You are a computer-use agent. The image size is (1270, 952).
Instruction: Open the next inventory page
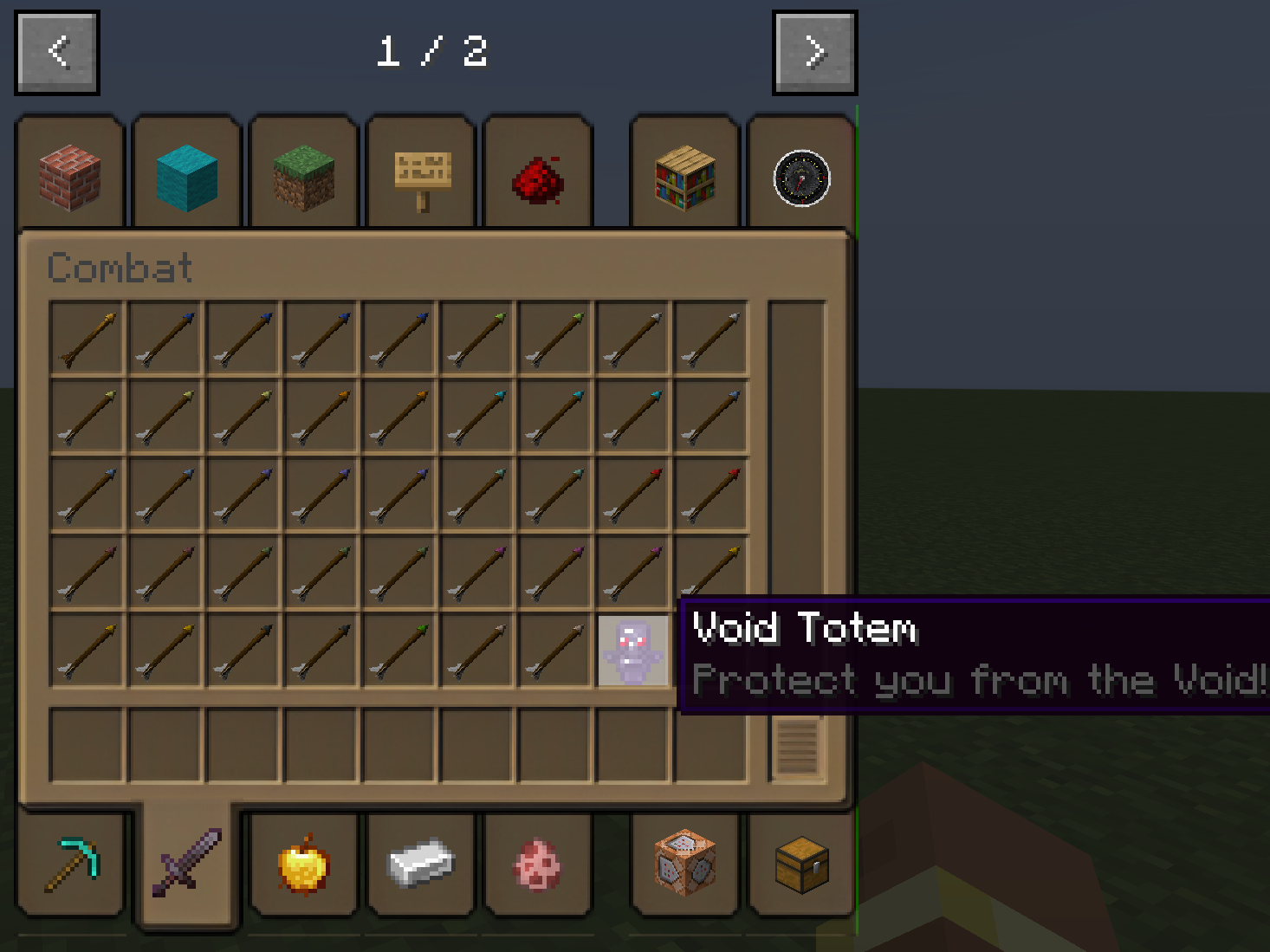click(x=813, y=50)
